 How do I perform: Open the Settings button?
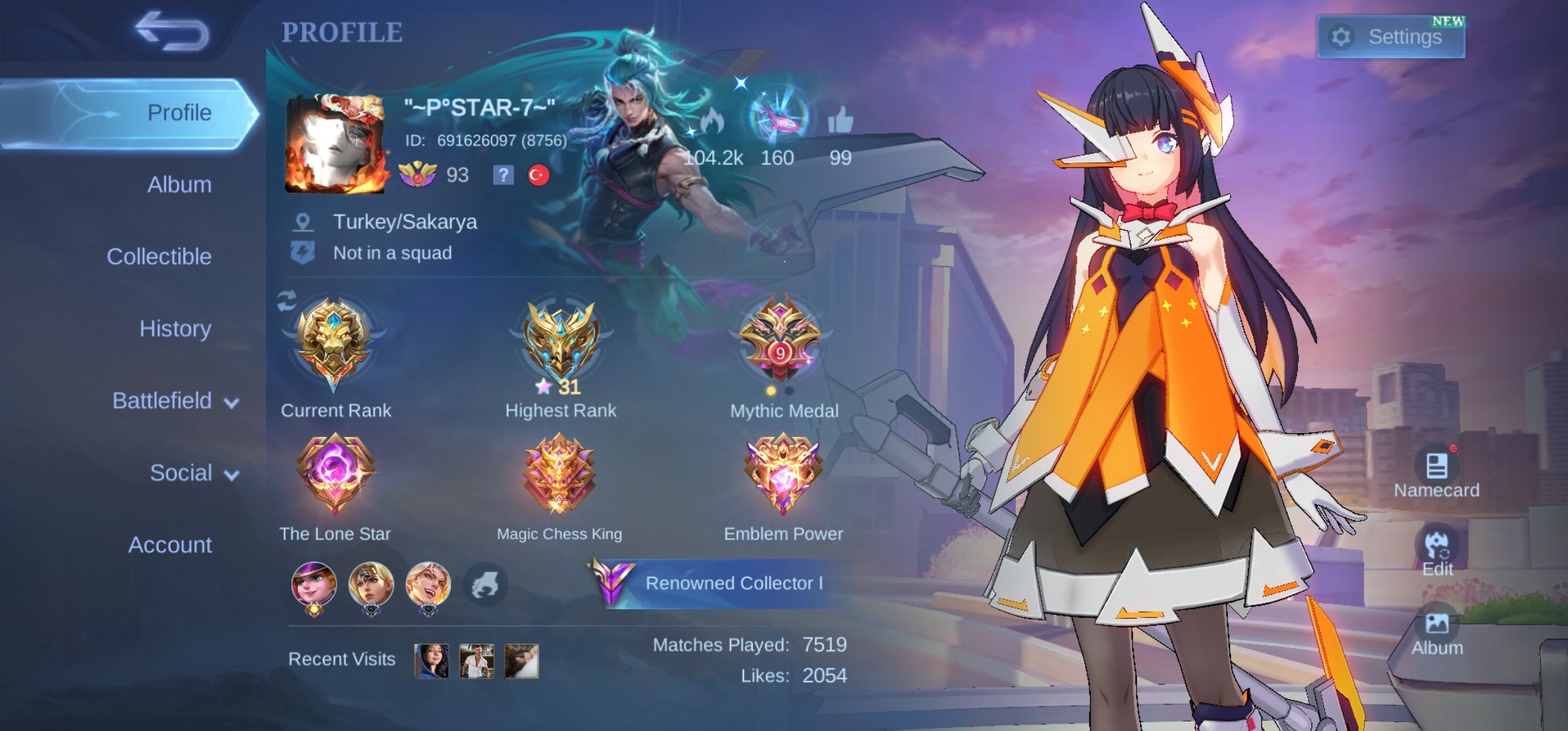(1391, 37)
